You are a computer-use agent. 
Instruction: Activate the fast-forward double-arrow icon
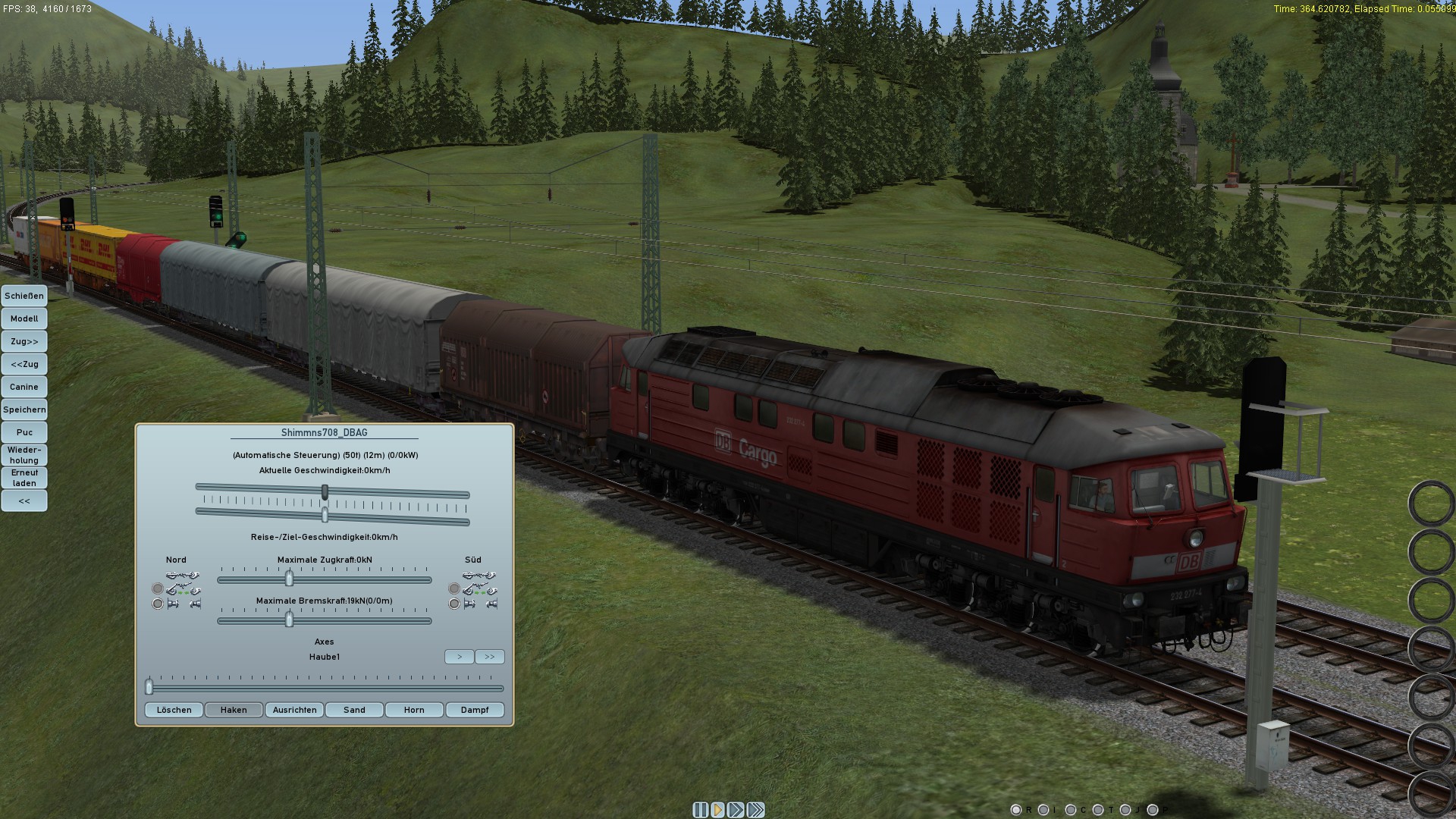click(735, 809)
